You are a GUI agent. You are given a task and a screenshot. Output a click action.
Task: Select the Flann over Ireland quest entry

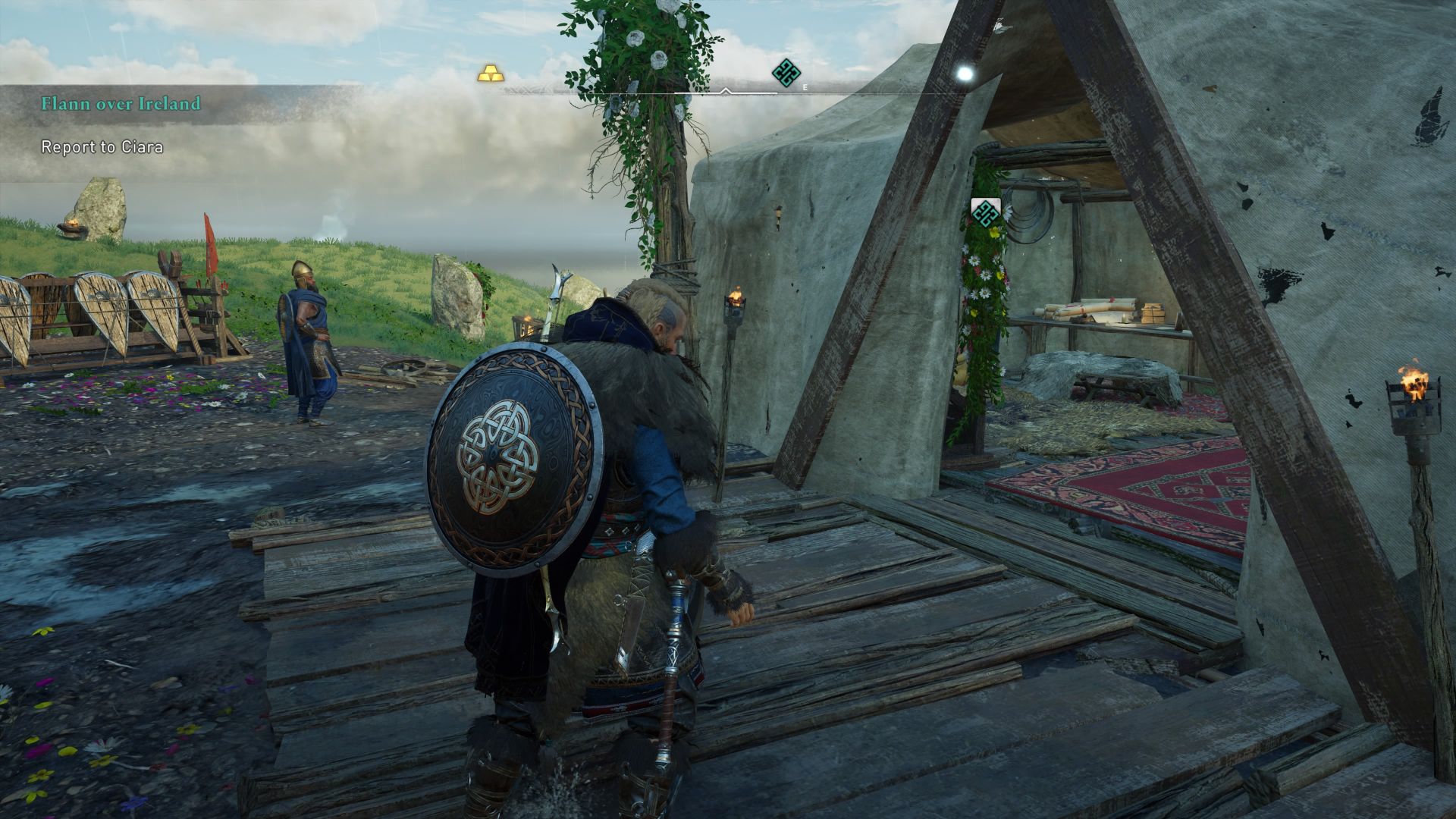[x=121, y=103]
